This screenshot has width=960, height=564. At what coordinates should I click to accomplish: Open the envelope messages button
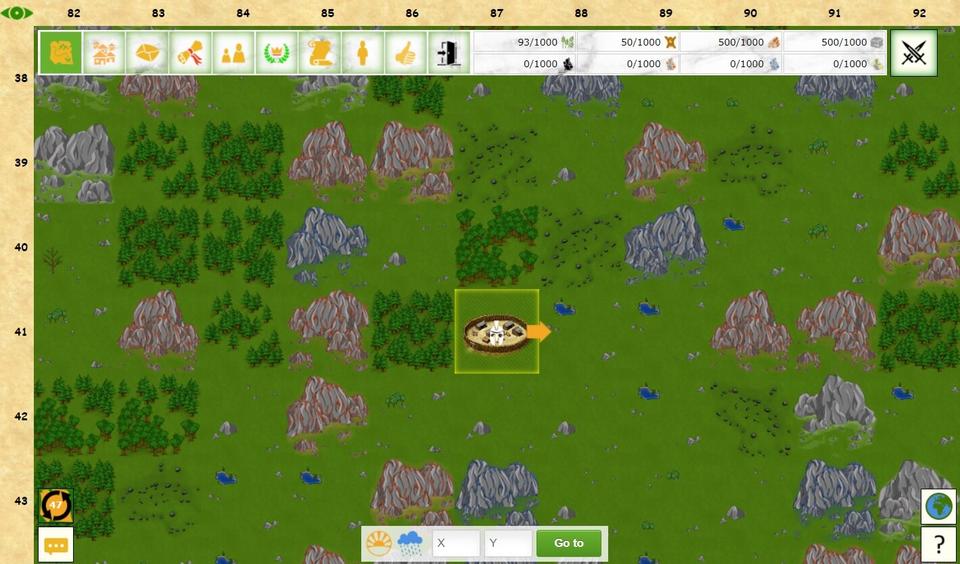pos(147,52)
